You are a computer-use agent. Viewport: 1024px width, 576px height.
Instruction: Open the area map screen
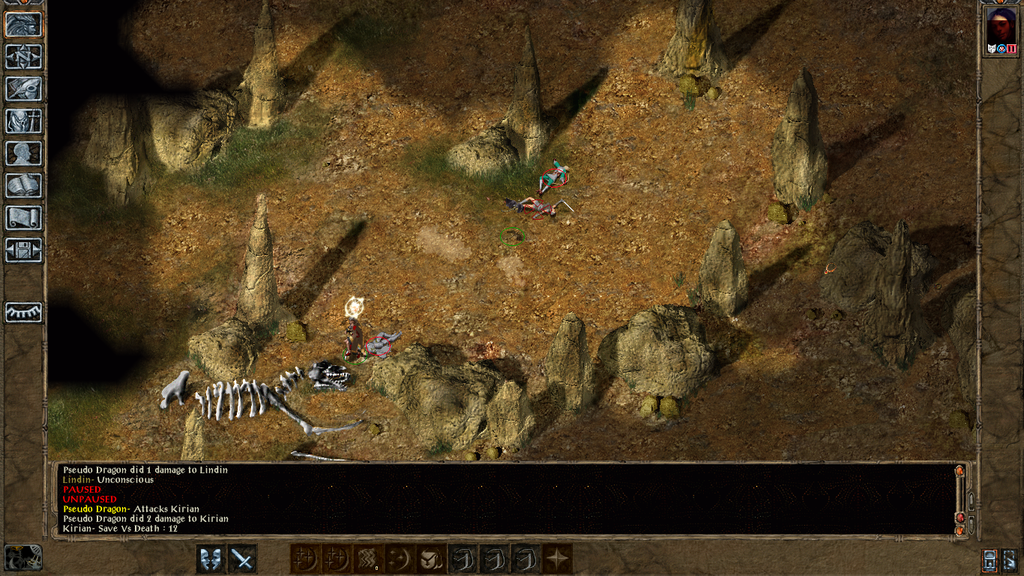coord(23,57)
